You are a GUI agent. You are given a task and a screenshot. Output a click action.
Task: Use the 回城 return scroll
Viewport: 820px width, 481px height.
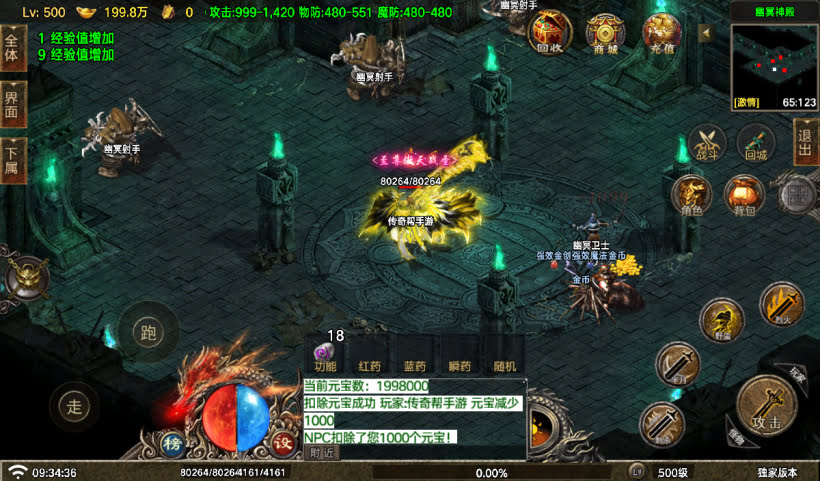[756, 142]
